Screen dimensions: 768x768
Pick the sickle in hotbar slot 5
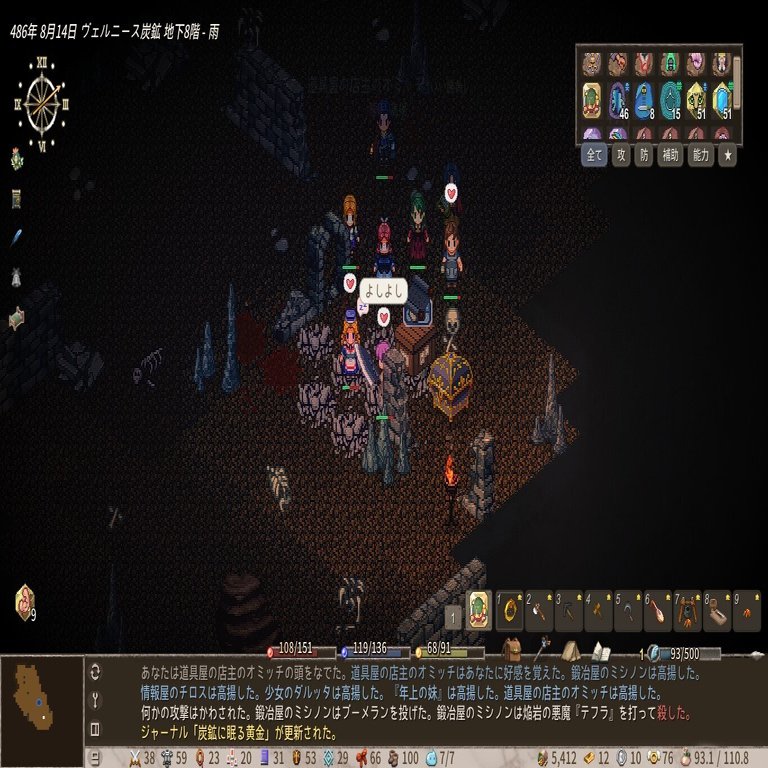pyautogui.click(x=628, y=609)
